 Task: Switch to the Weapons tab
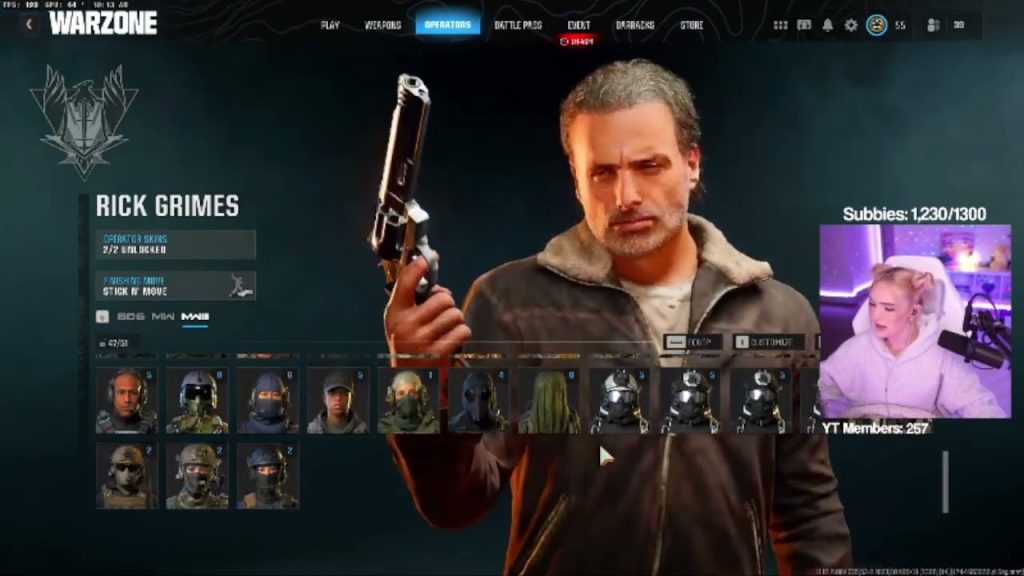pos(383,25)
